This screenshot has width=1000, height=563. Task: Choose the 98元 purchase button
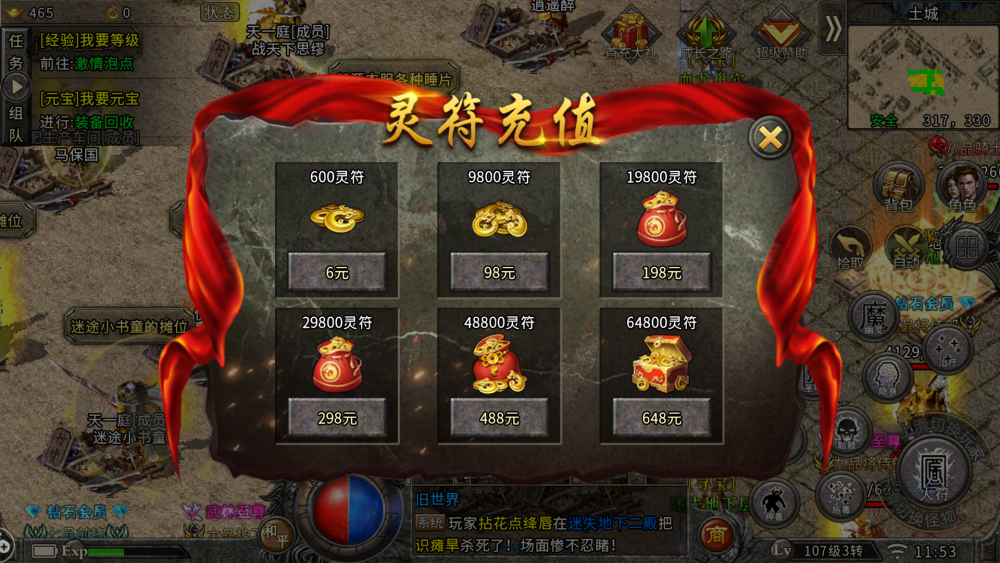tap(499, 272)
